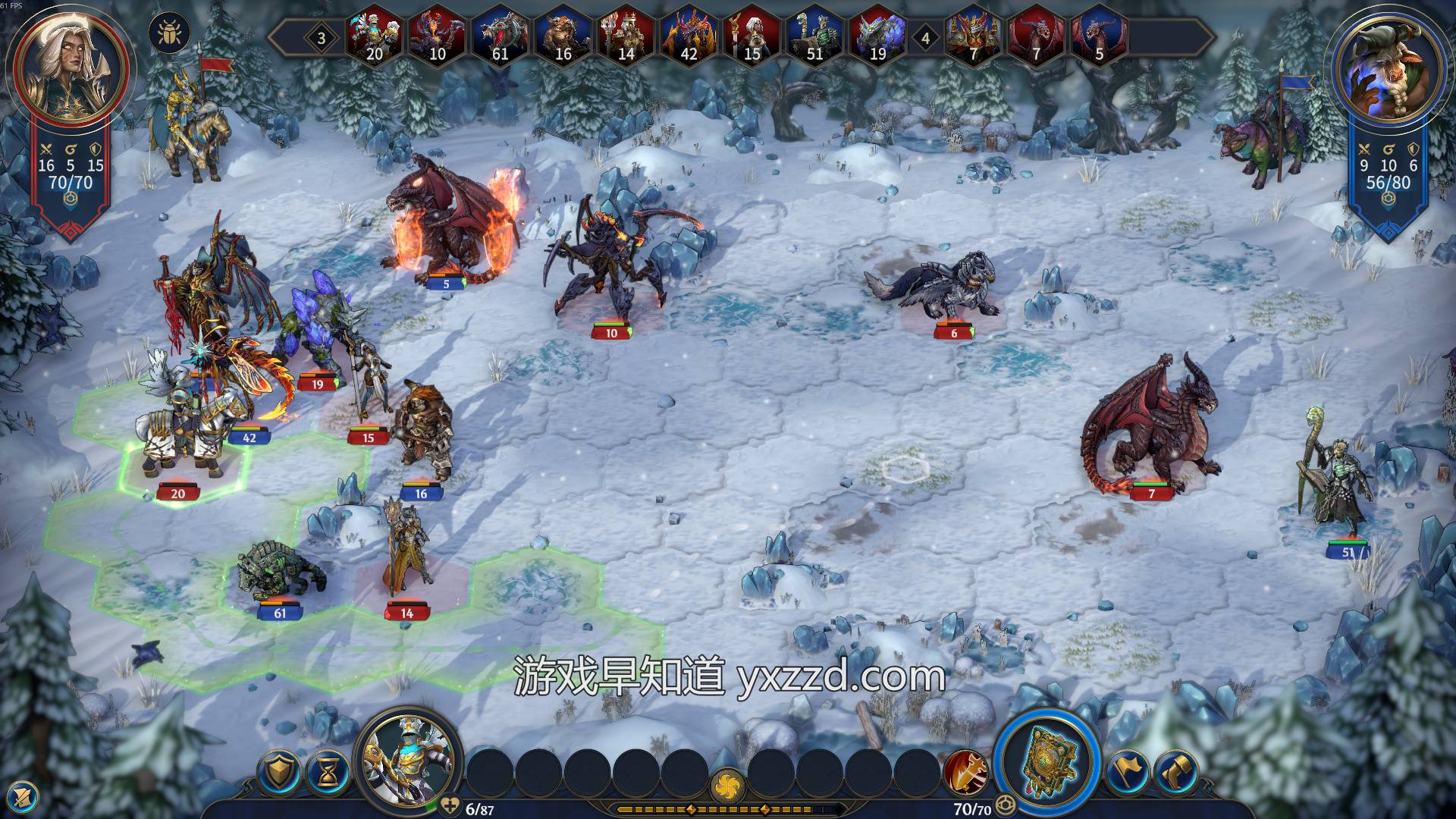The height and width of the screenshot is (819, 1456).
Task: Select the stack of 10 in turn queue
Action: pos(437,36)
